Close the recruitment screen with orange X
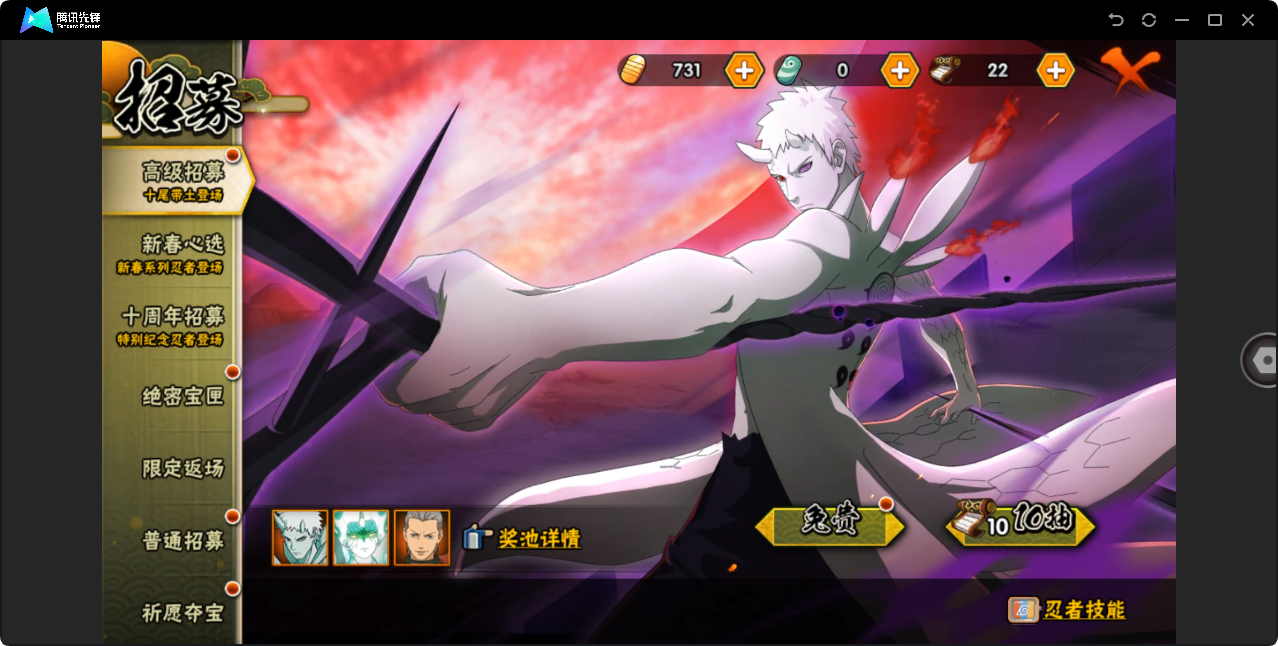This screenshot has width=1278, height=646. tap(1131, 70)
